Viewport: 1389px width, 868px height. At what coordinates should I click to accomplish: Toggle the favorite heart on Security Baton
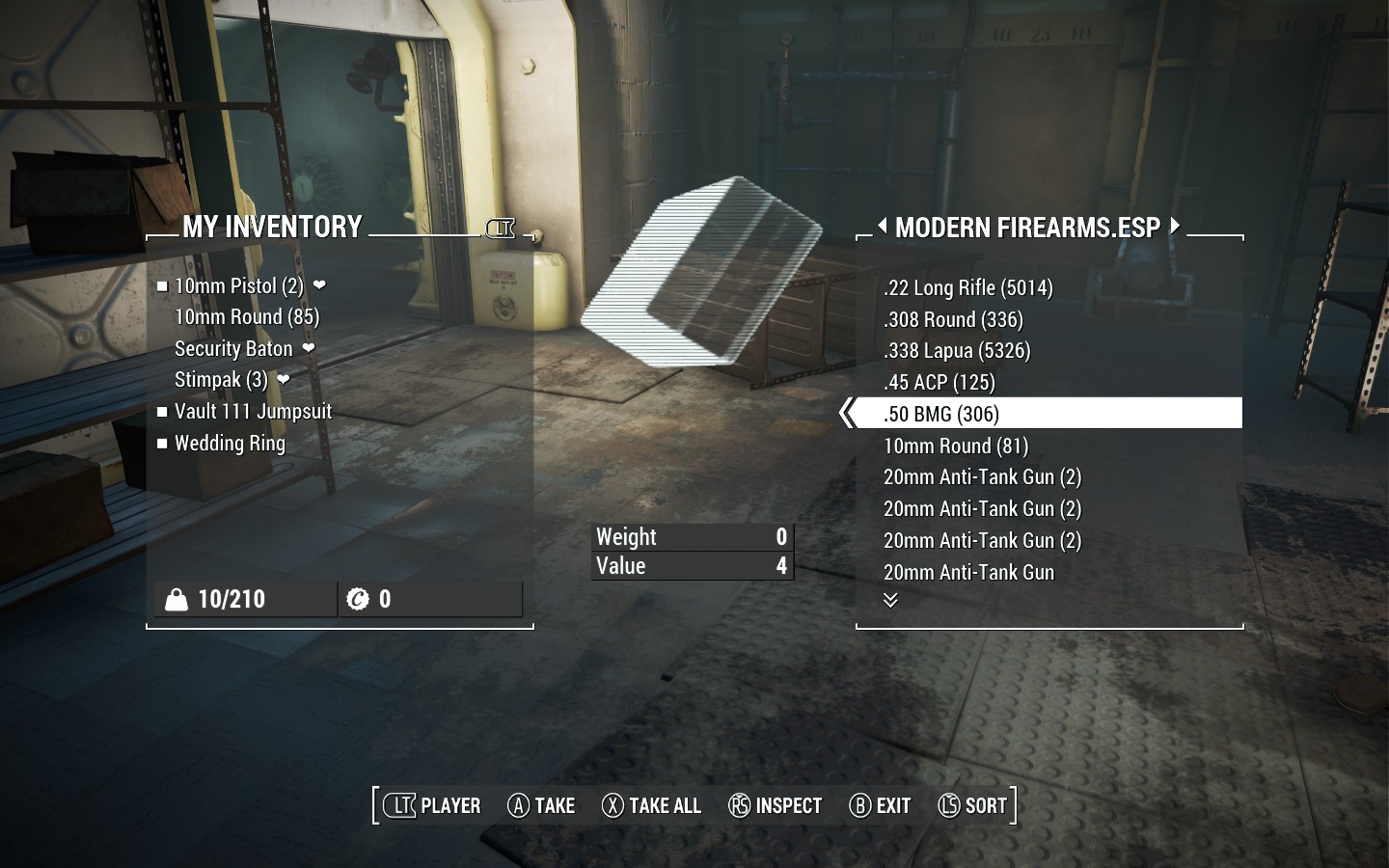(x=311, y=349)
